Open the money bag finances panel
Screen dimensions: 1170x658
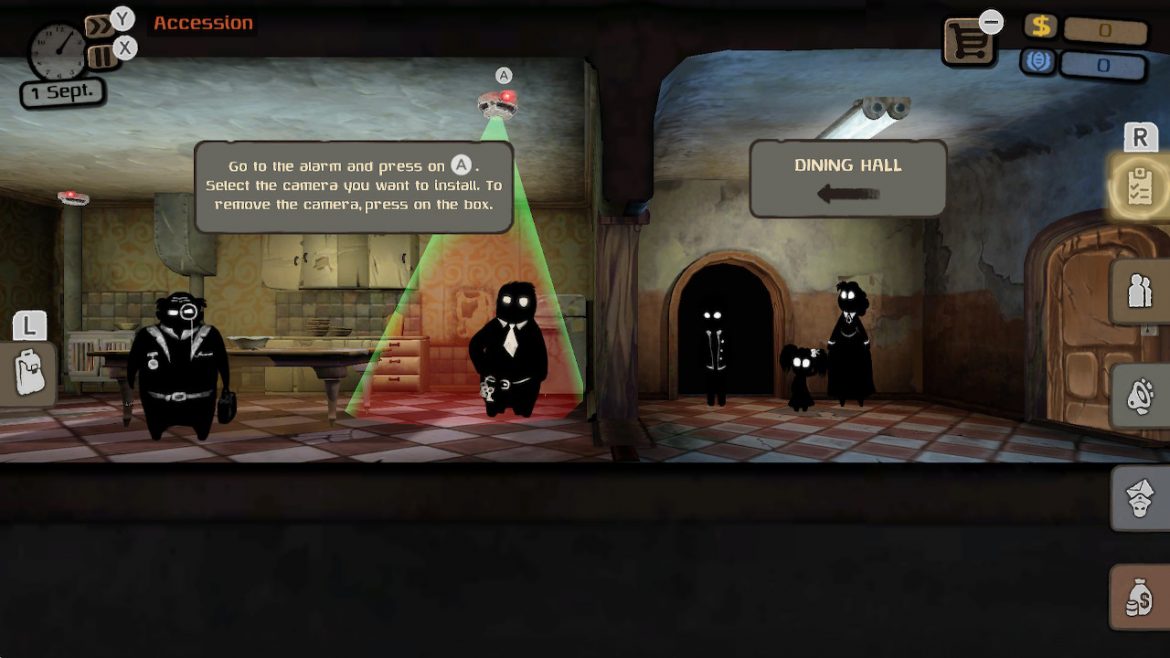(1140, 597)
